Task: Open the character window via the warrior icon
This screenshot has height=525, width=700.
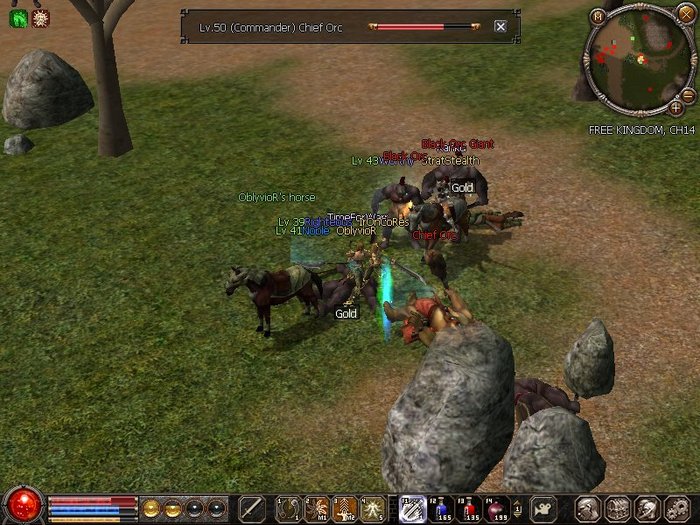Action: point(589,508)
